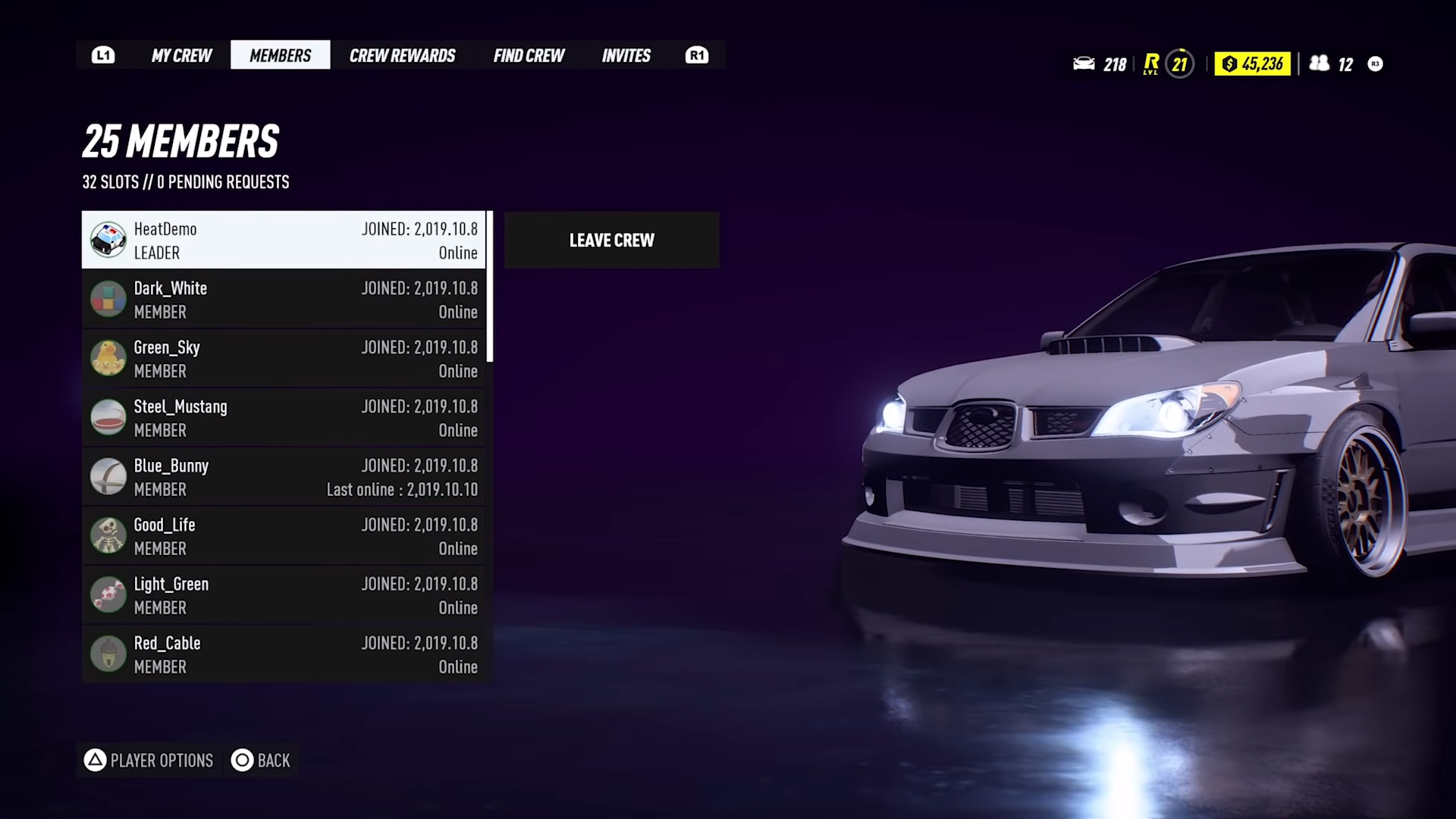Select the HeatDemo leader entry
The image size is (1456, 819).
pyautogui.click(x=284, y=240)
